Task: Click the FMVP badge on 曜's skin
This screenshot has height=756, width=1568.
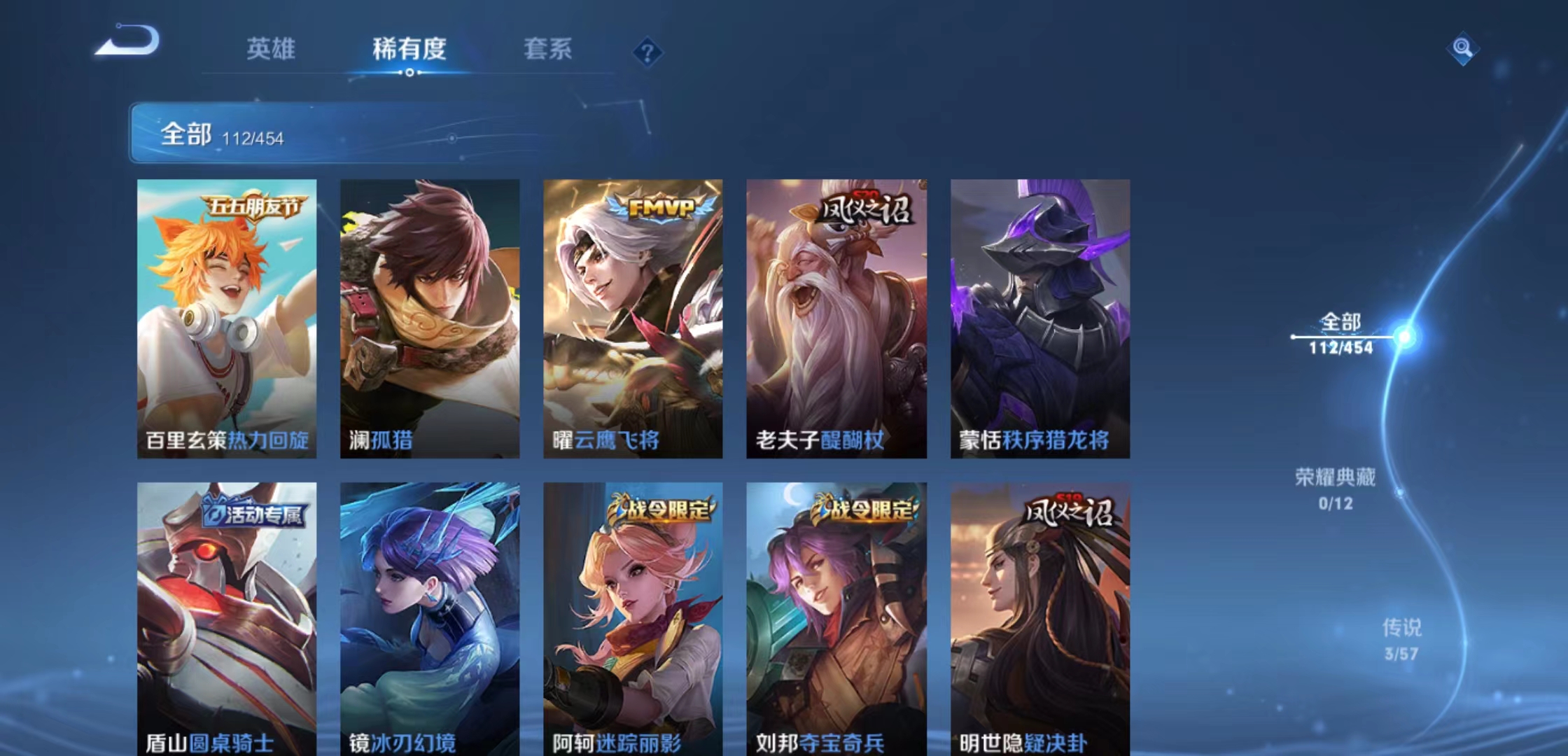Action: (659, 205)
